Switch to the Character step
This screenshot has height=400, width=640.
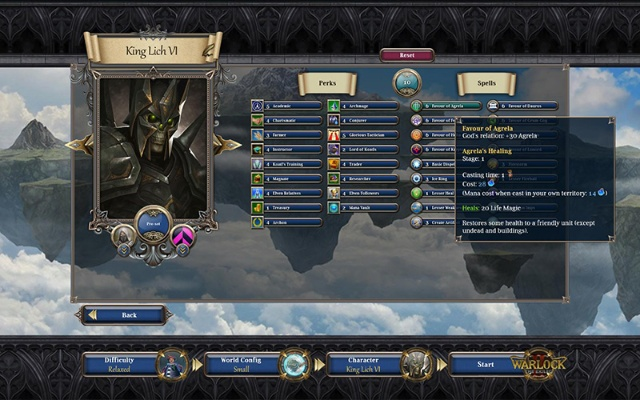(x=363, y=363)
